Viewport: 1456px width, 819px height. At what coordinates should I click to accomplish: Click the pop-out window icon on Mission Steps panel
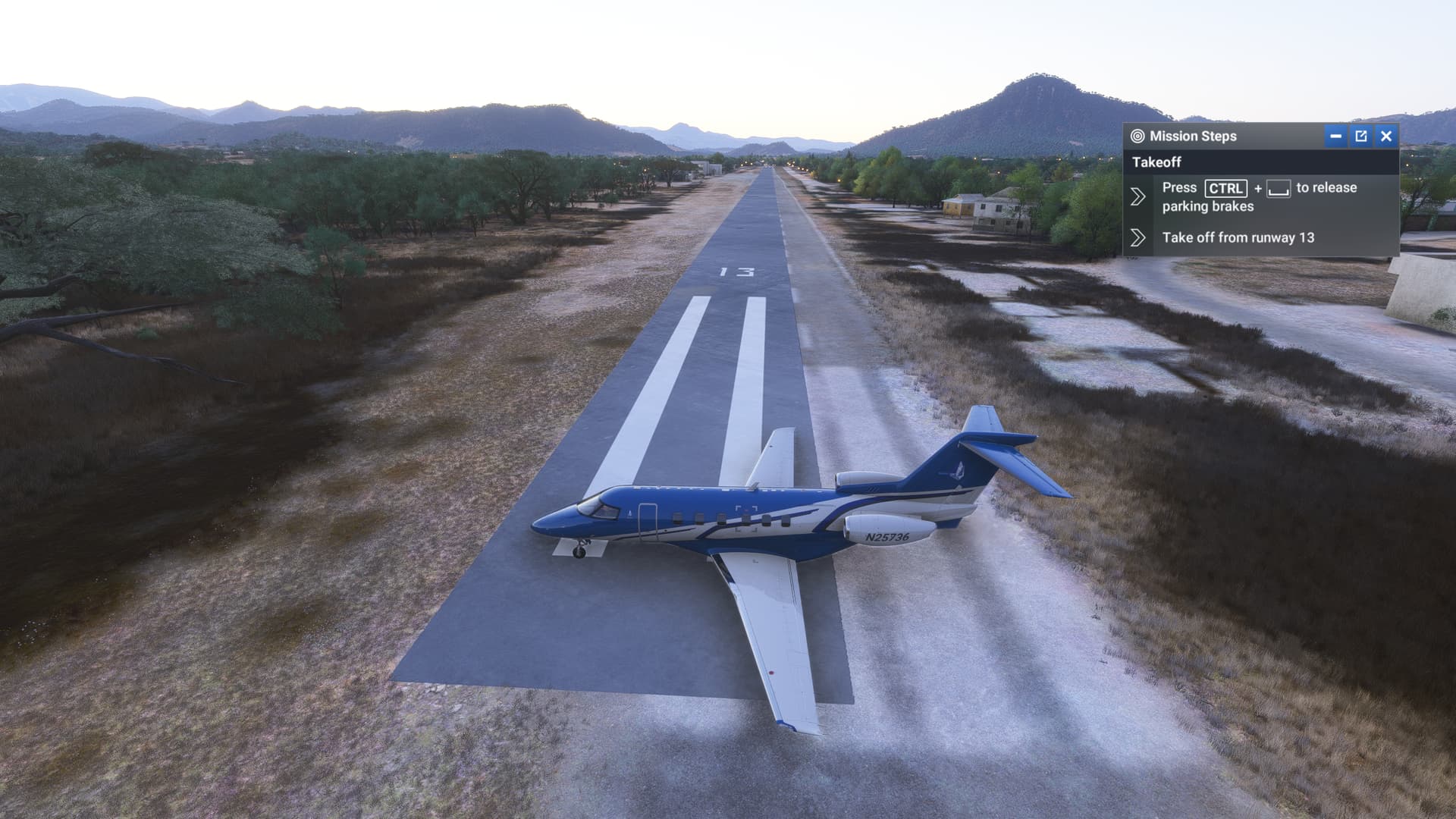[1361, 136]
